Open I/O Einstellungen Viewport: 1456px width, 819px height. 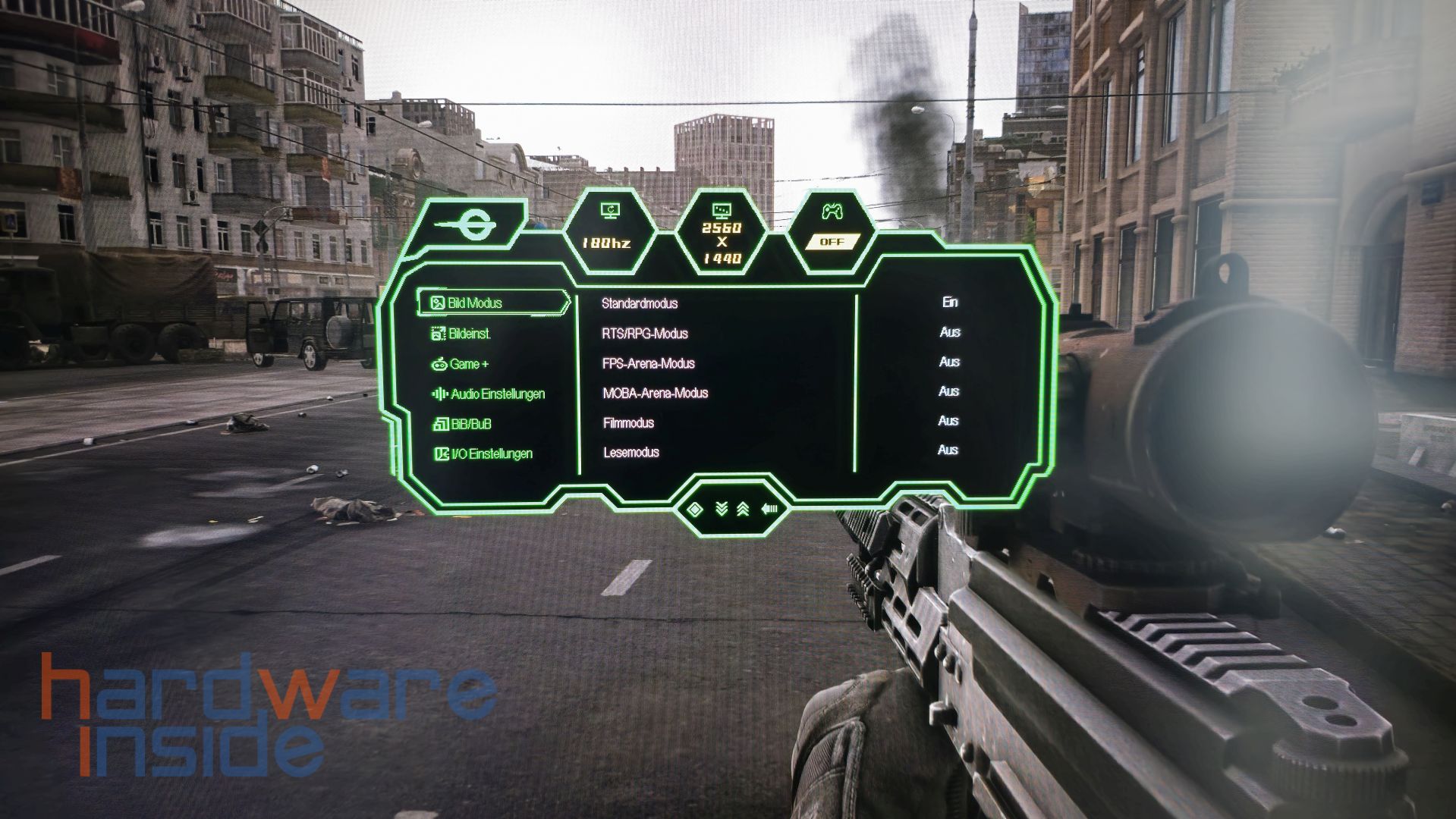coord(491,453)
